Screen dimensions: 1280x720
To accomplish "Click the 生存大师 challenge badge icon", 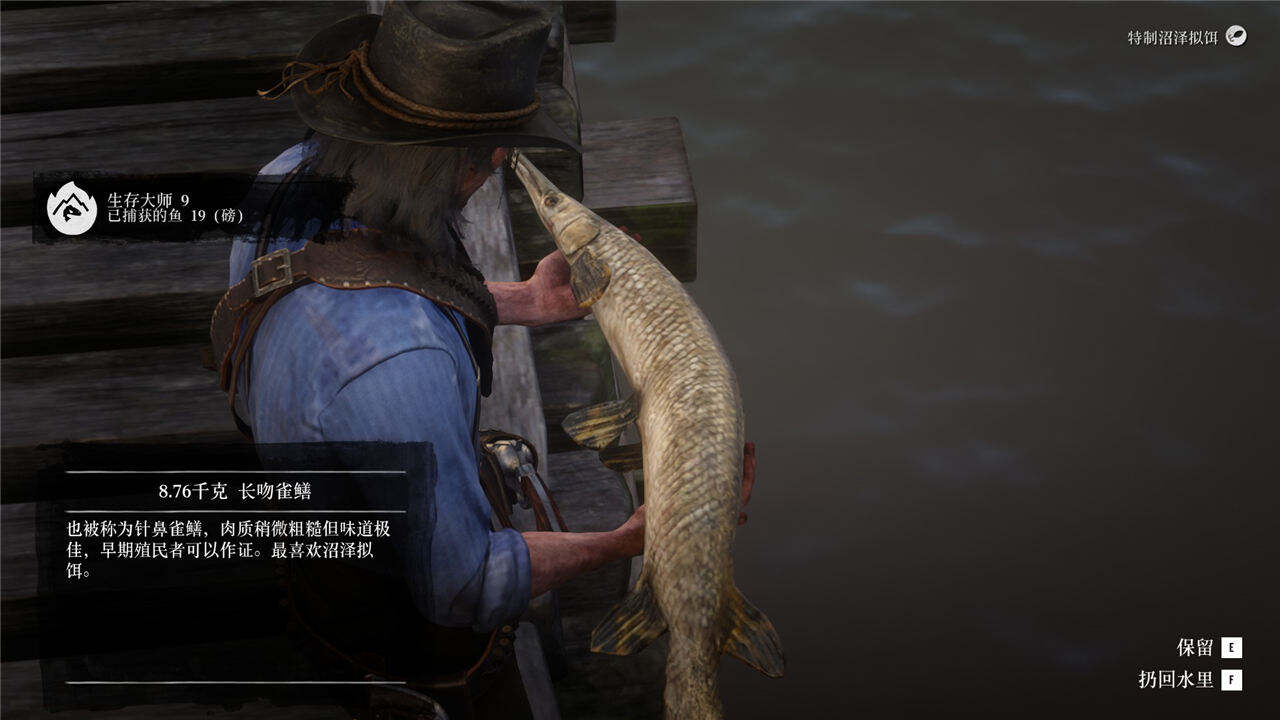I will tap(72, 208).
